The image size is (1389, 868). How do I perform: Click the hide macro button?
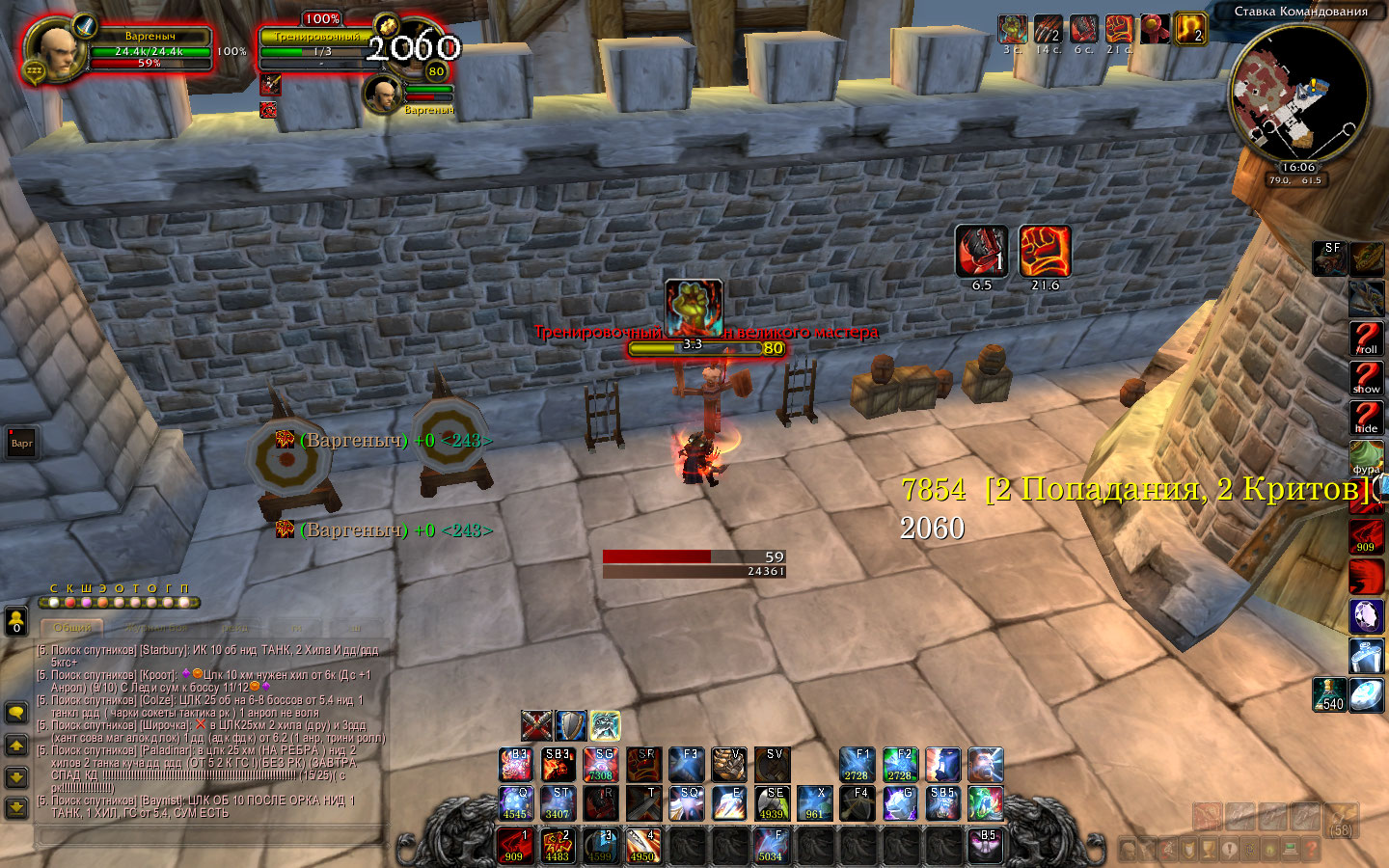(1367, 418)
